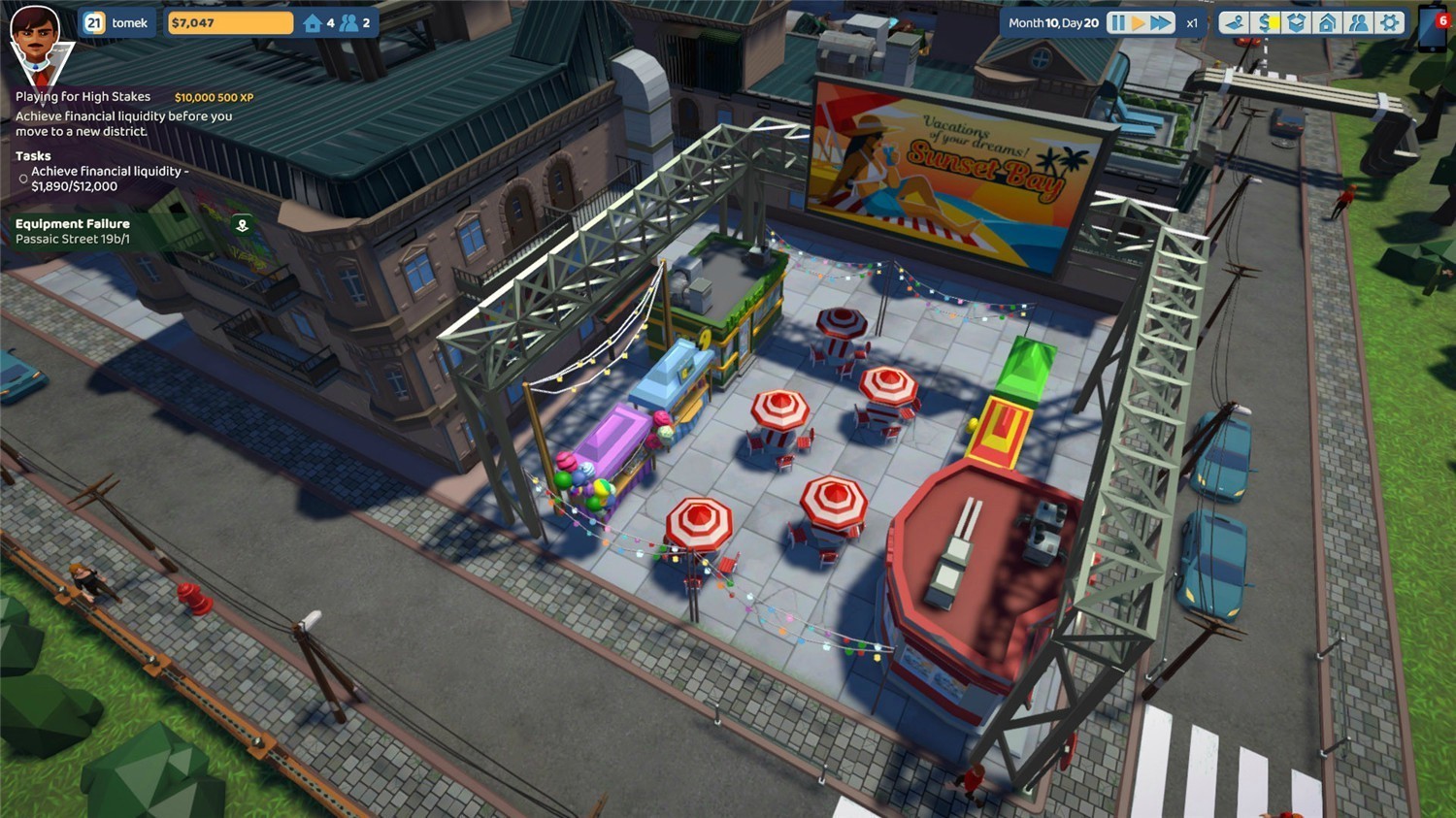Open the finances dollar menu
This screenshot has height=818, width=1456.
pyautogui.click(x=1266, y=22)
